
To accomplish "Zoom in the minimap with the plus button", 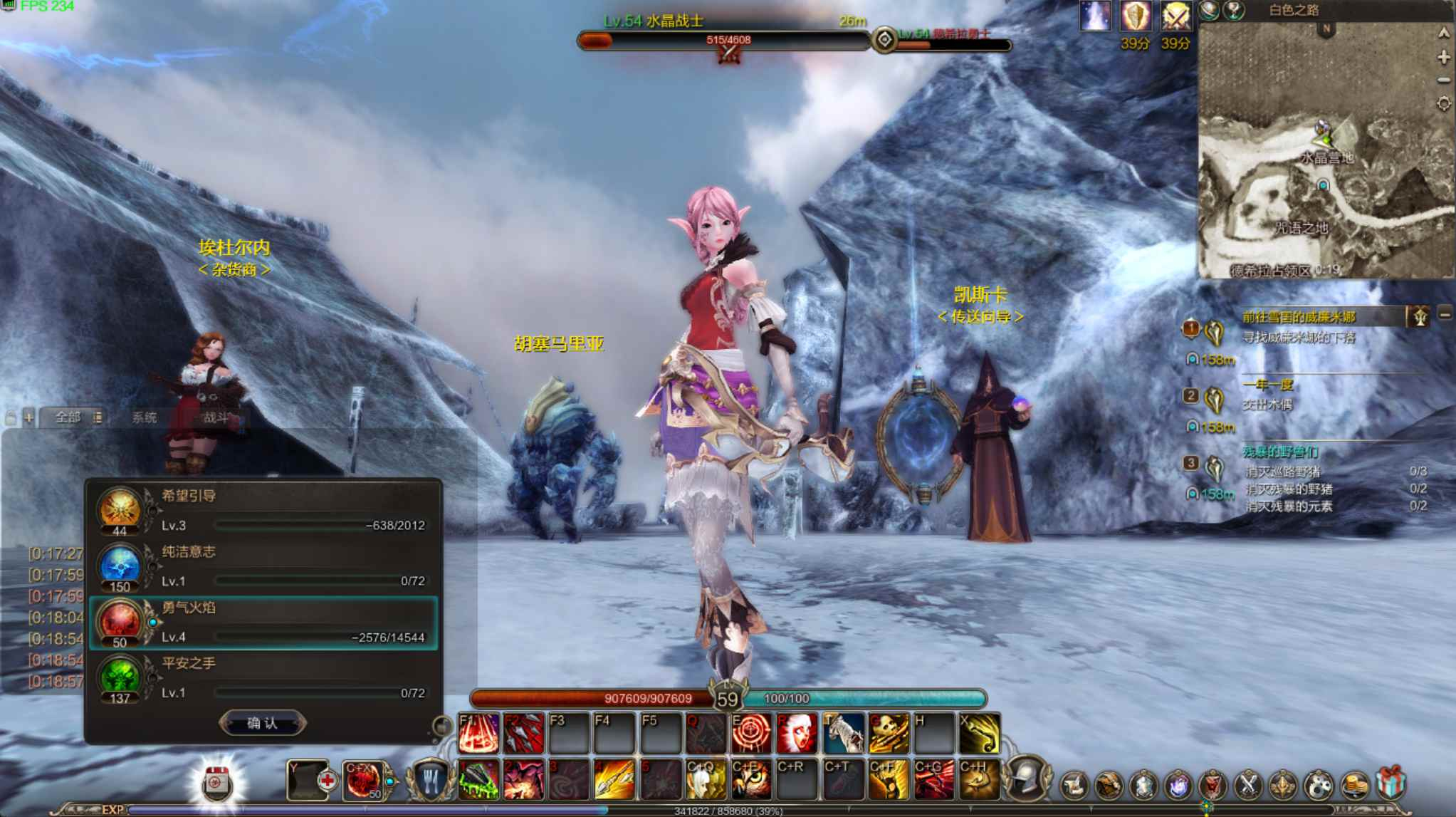I will click(x=1443, y=57).
